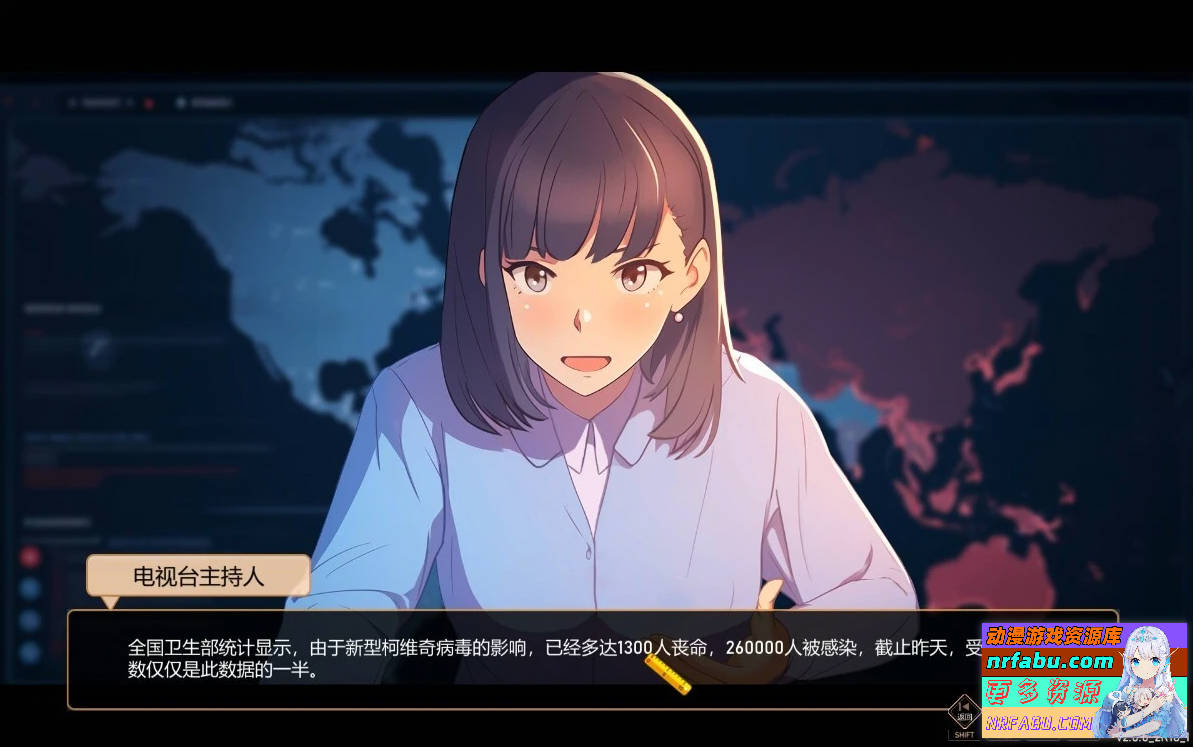Click the diamond-shaped 返回 (back) button
The height and width of the screenshot is (748, 1194).
coord(964,711)
